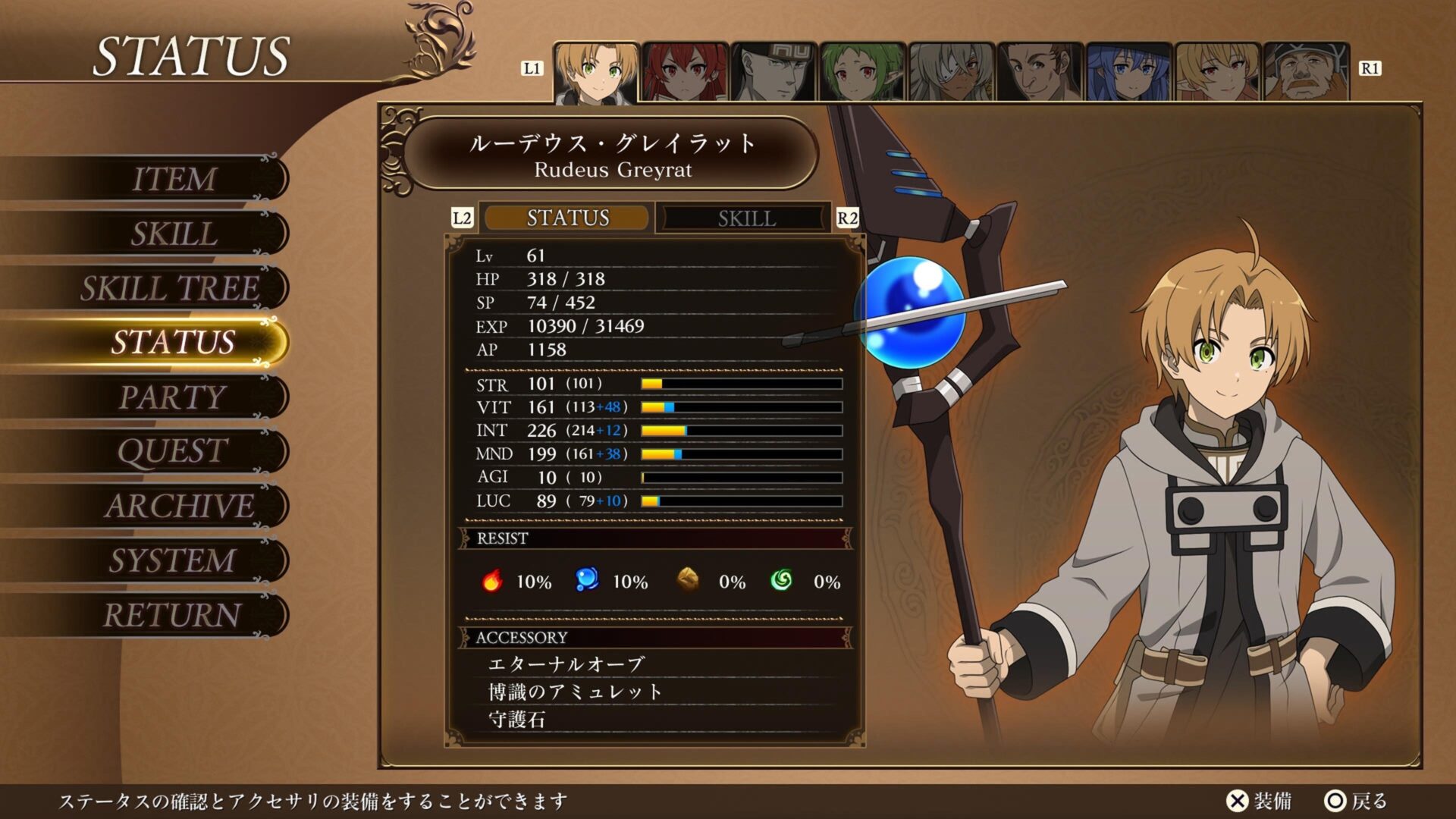The width and height of the screenshot is (1456, 819).
Task: Choose the green-haired elf portrait
Action: pos(862,73)
